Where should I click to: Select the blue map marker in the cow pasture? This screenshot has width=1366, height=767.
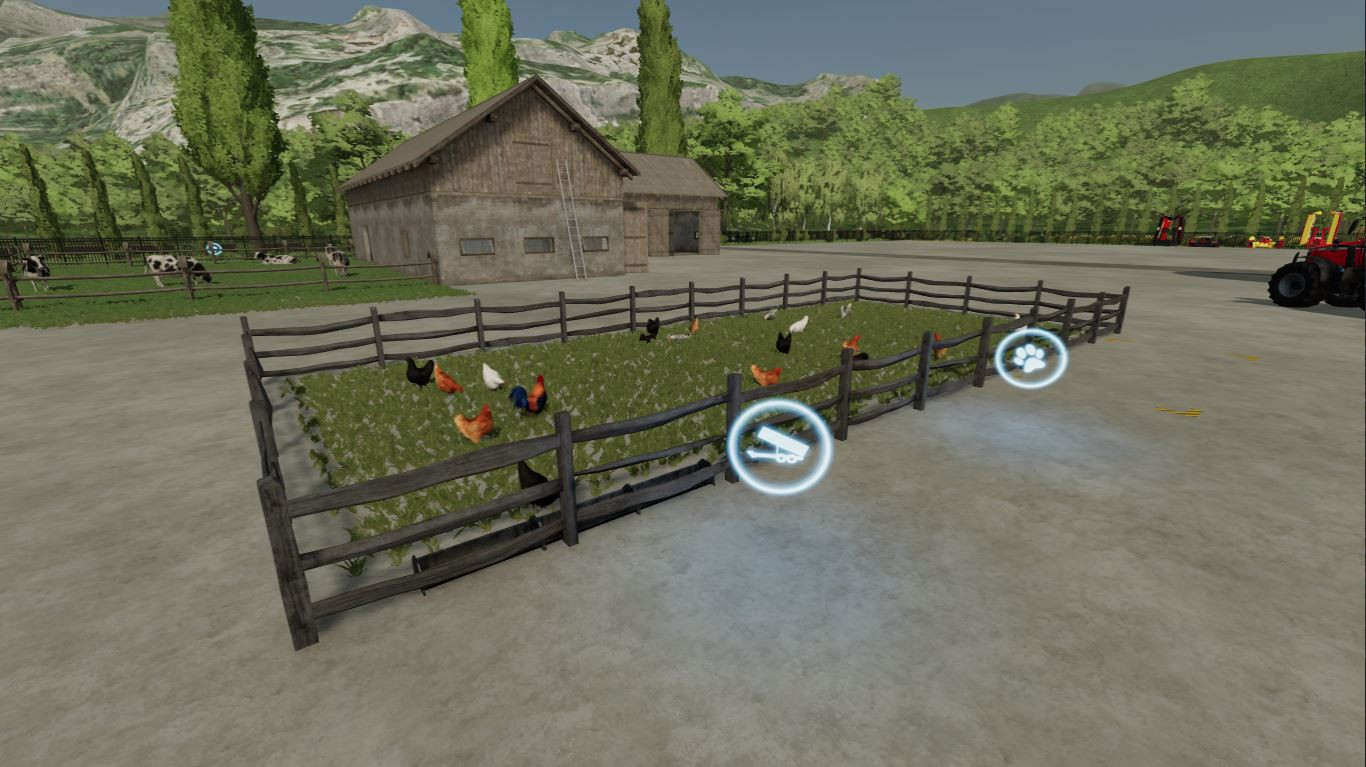click(x=213, y=249)
